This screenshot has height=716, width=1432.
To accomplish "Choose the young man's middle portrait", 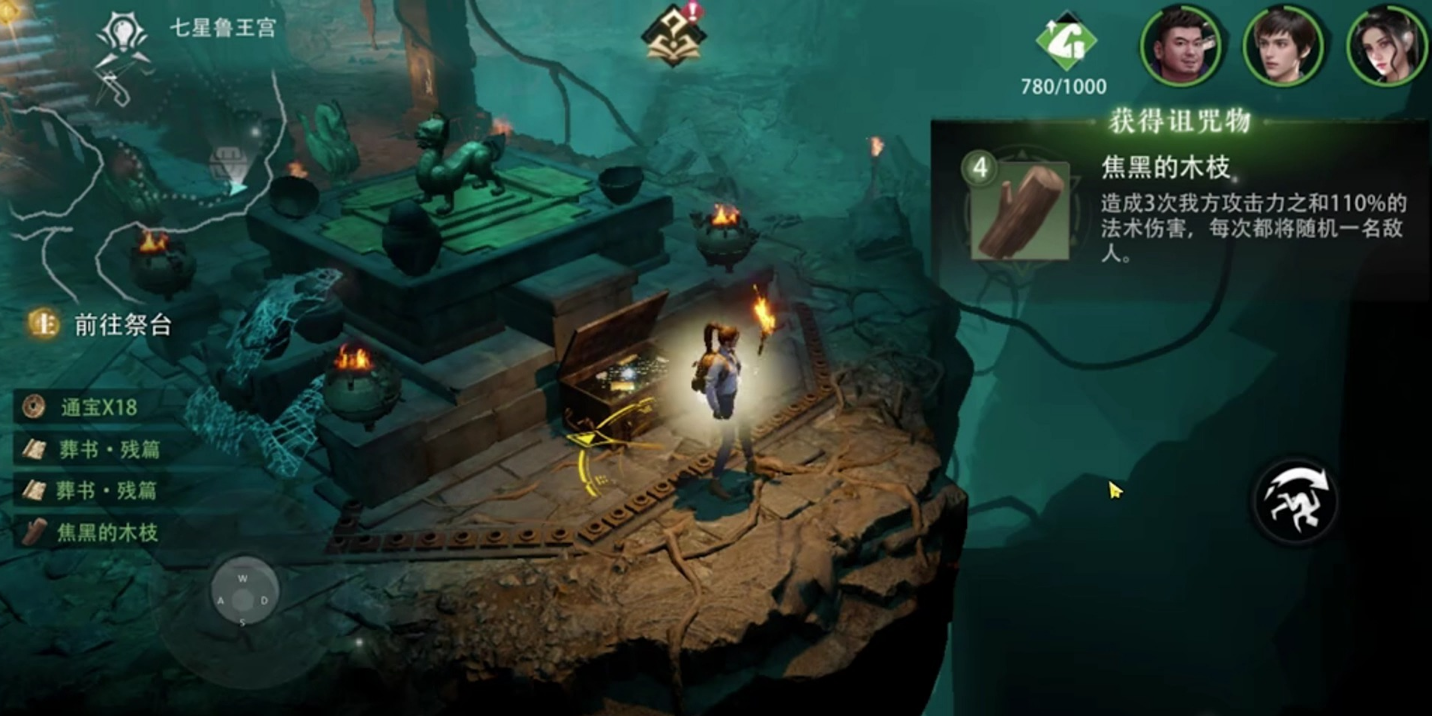I will coord(1283,46).
